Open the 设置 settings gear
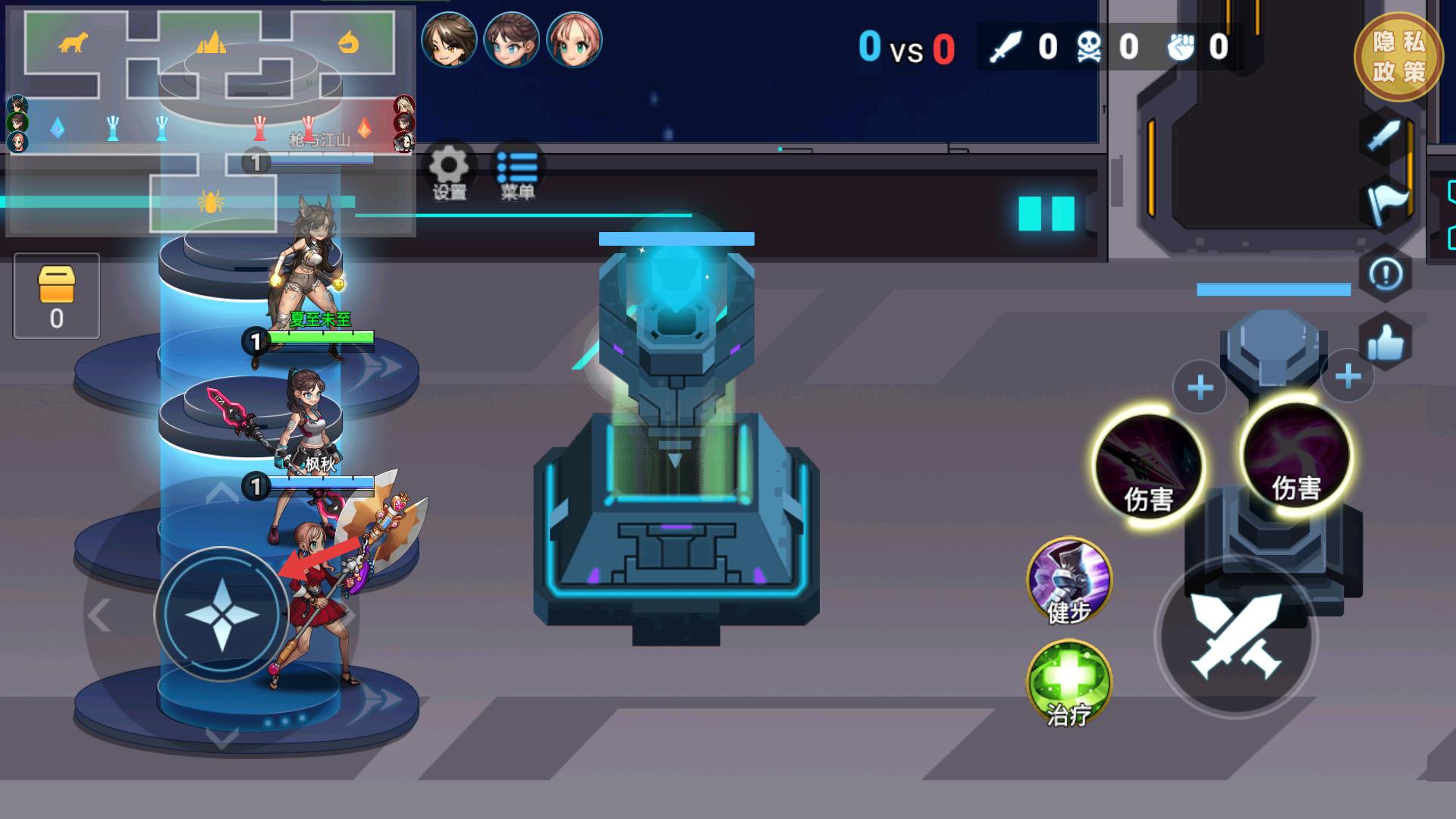Screen dimensions: 1456x819 [x=449, y=171]
